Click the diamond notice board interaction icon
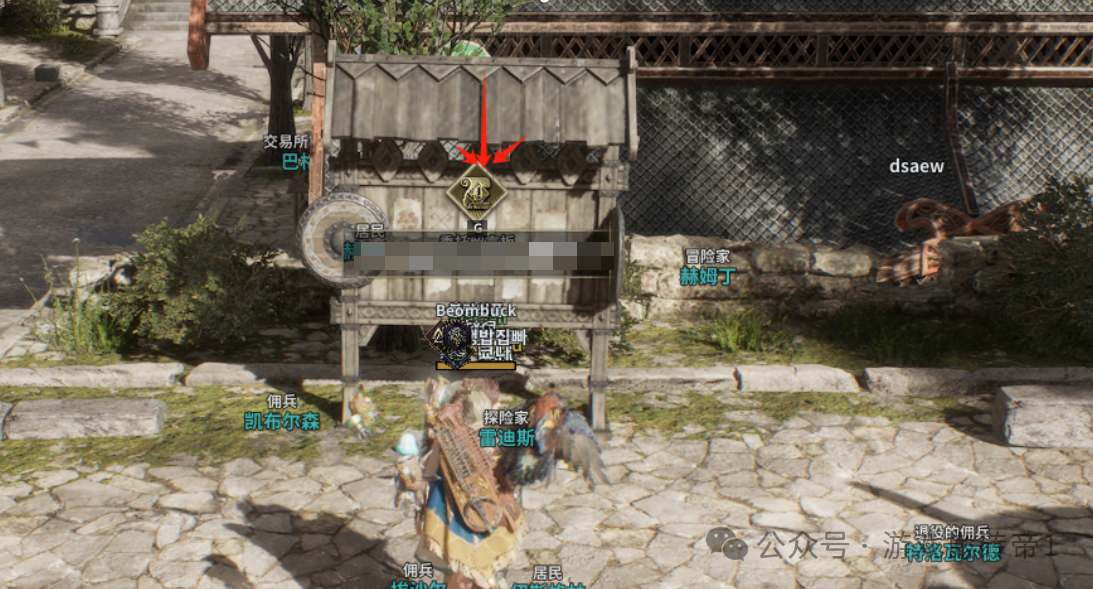Viewport: 1093px width, 589px height. (x=478, y=192)
